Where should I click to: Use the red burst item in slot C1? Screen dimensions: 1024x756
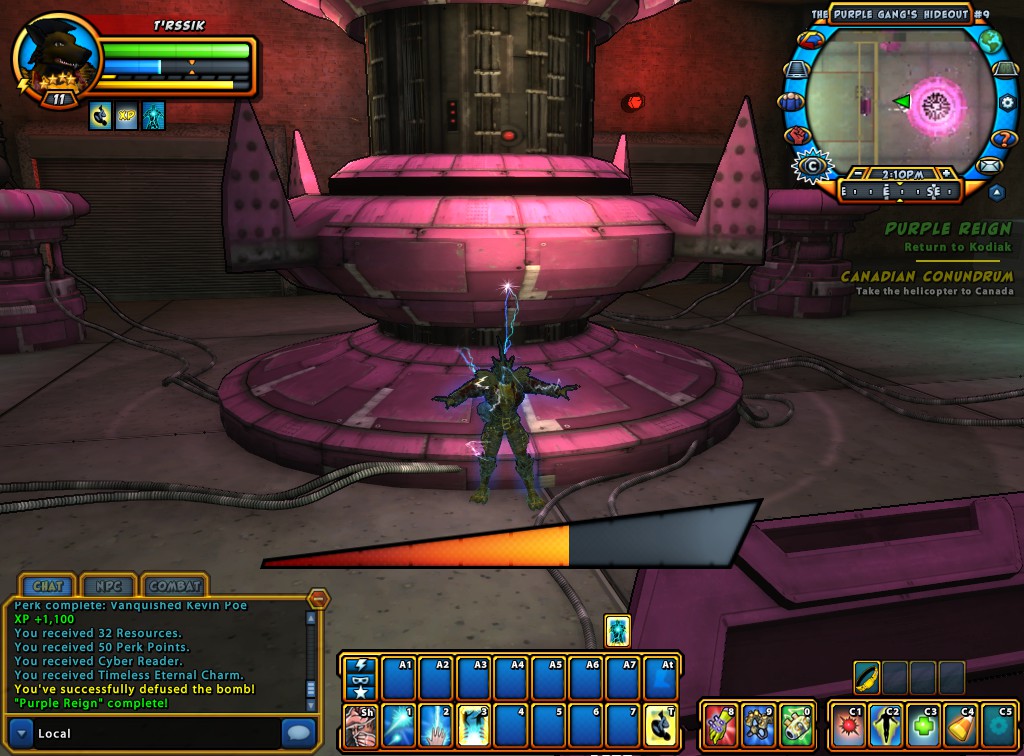coord(850,725)
